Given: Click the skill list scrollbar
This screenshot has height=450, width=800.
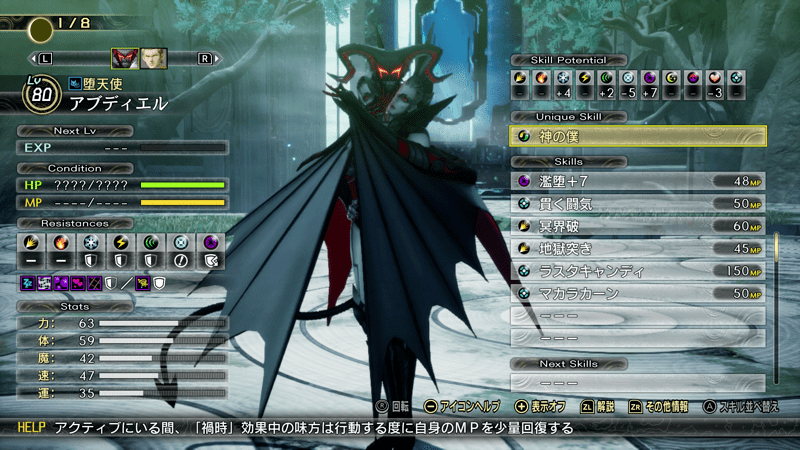Looking at the screenshot, I should [x=776, y=300].
